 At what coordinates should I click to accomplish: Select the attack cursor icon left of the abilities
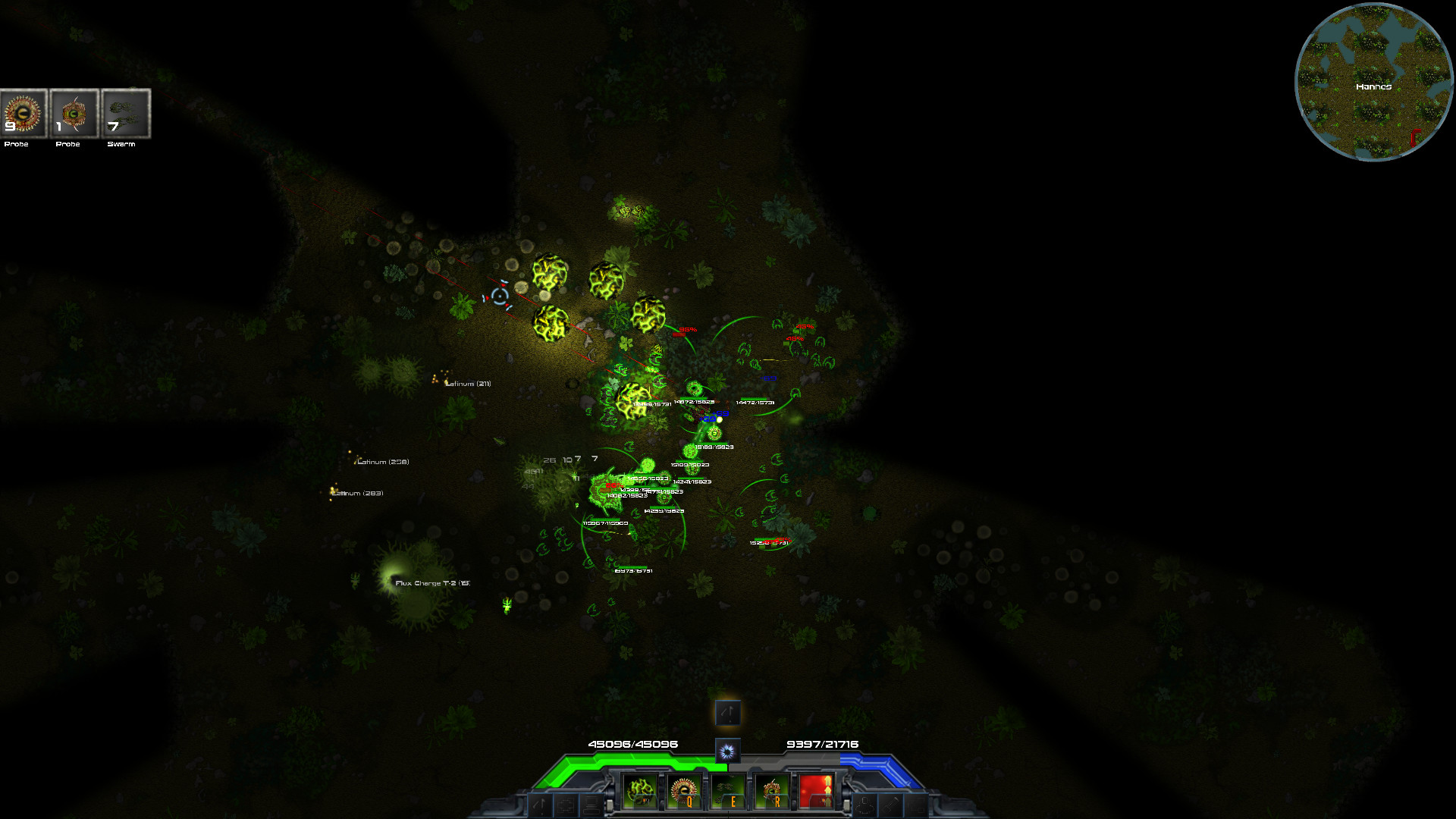coord(541,806)
